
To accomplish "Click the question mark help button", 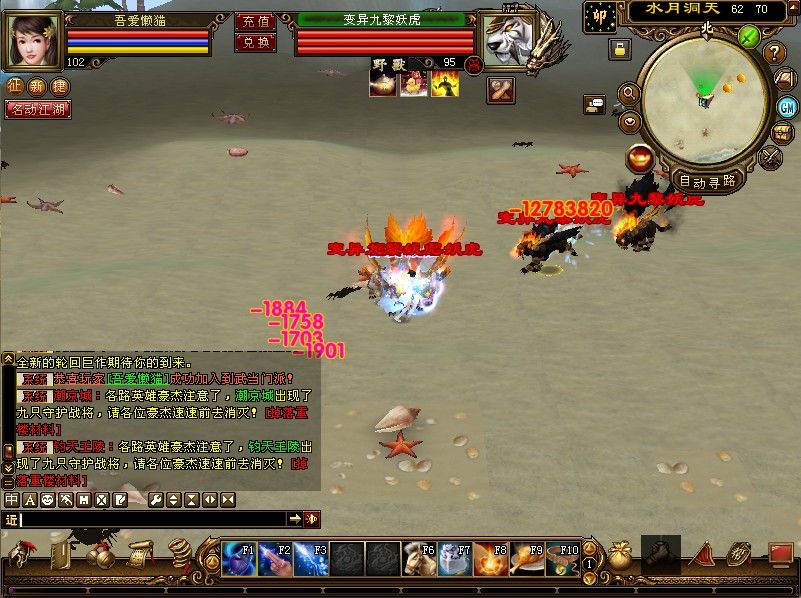I will [774, 53].
